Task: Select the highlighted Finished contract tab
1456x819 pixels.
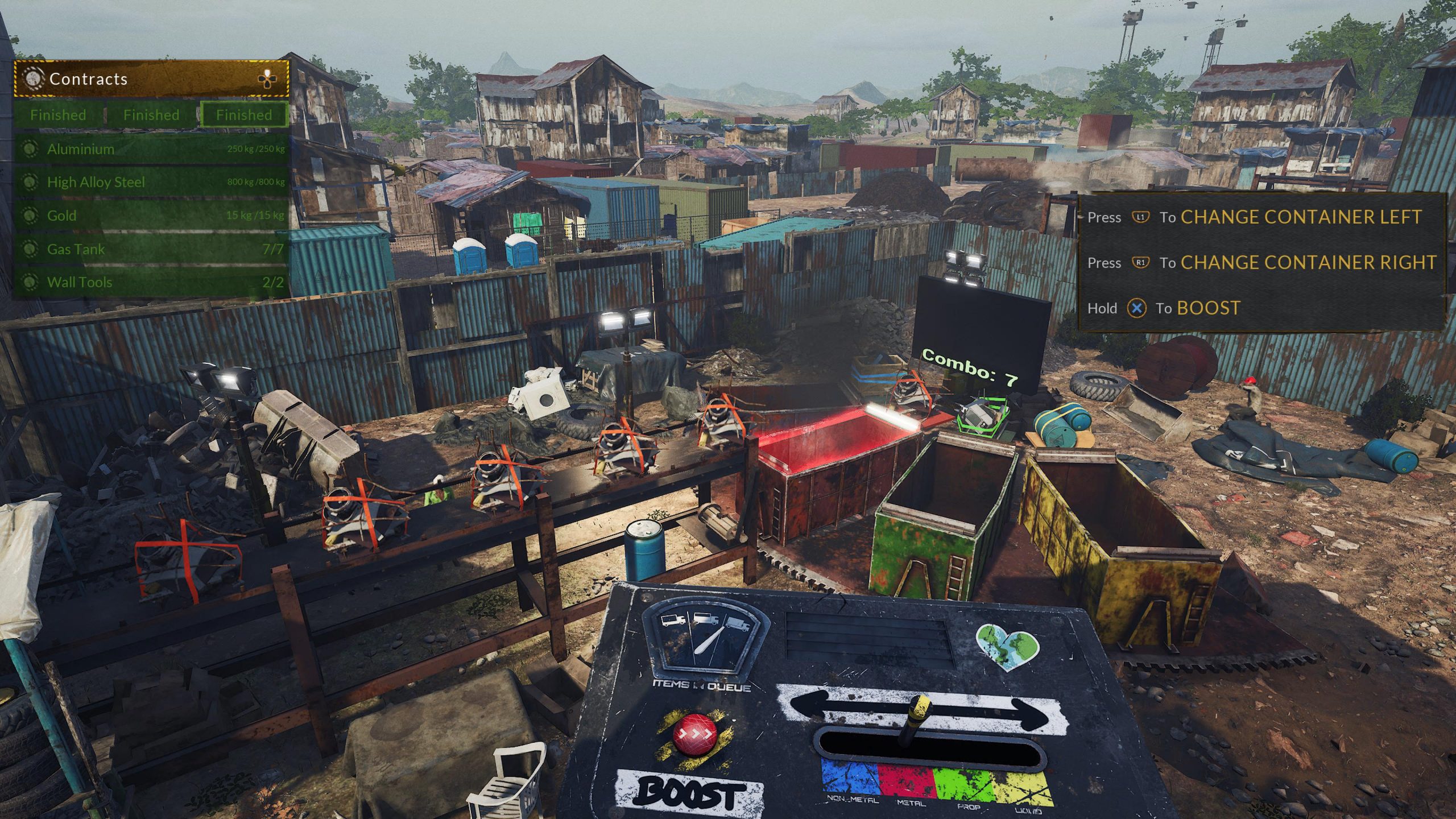Action: coord(243,115)
